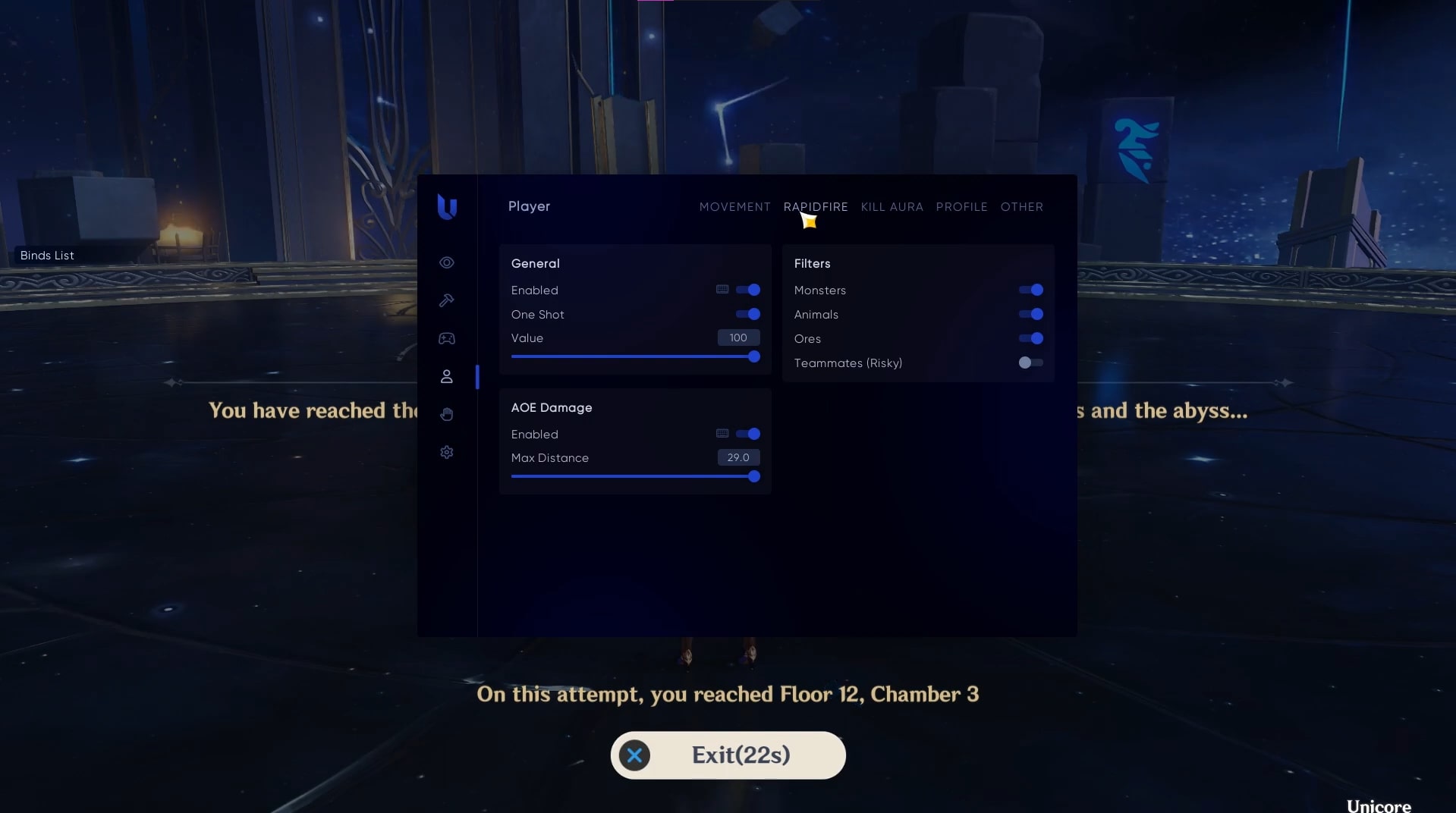
Task: Select the Kill Aura tab
Action: (x=892, y=207)
